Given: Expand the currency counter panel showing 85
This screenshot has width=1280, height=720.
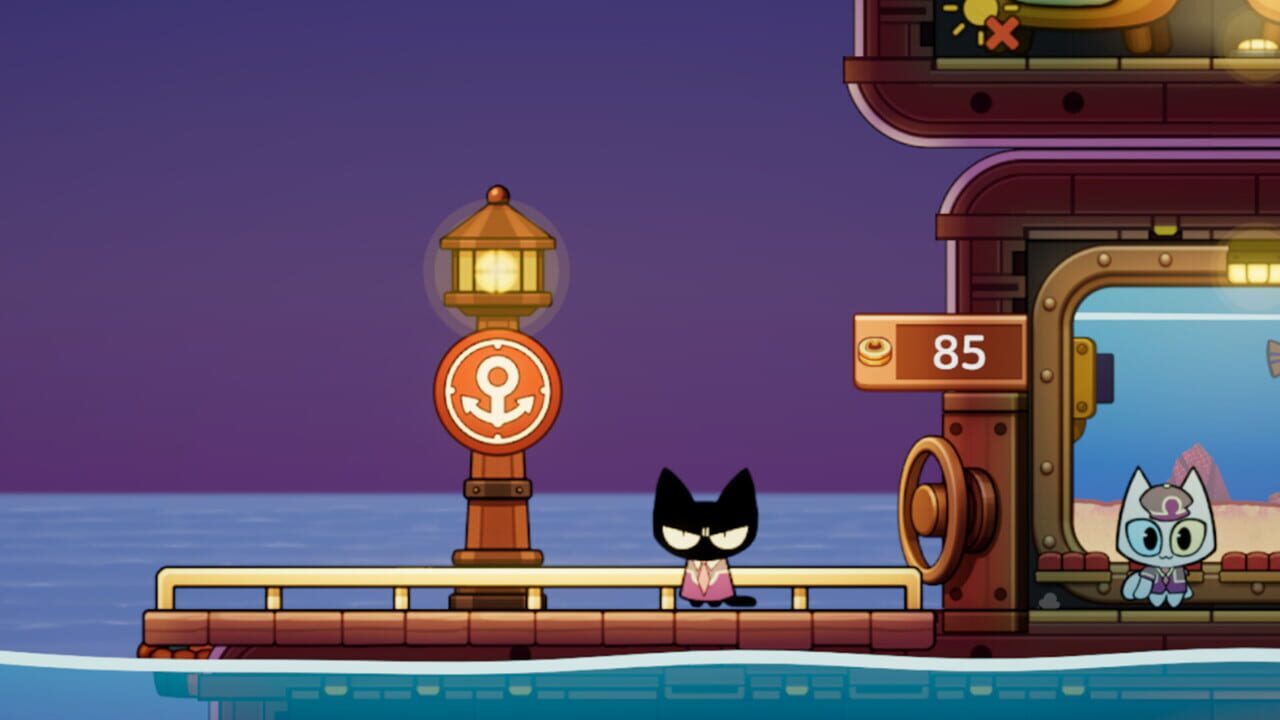Looking at the screenshot, I should (940, 350).
